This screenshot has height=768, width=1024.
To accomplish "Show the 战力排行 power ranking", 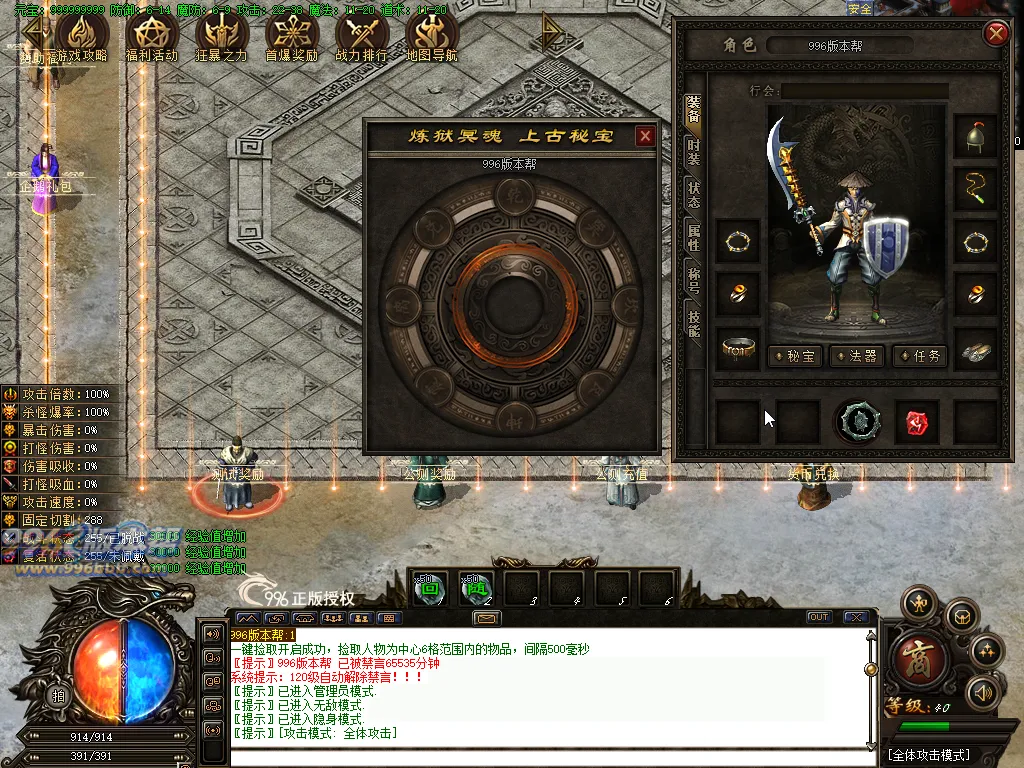I will point(361,37).
